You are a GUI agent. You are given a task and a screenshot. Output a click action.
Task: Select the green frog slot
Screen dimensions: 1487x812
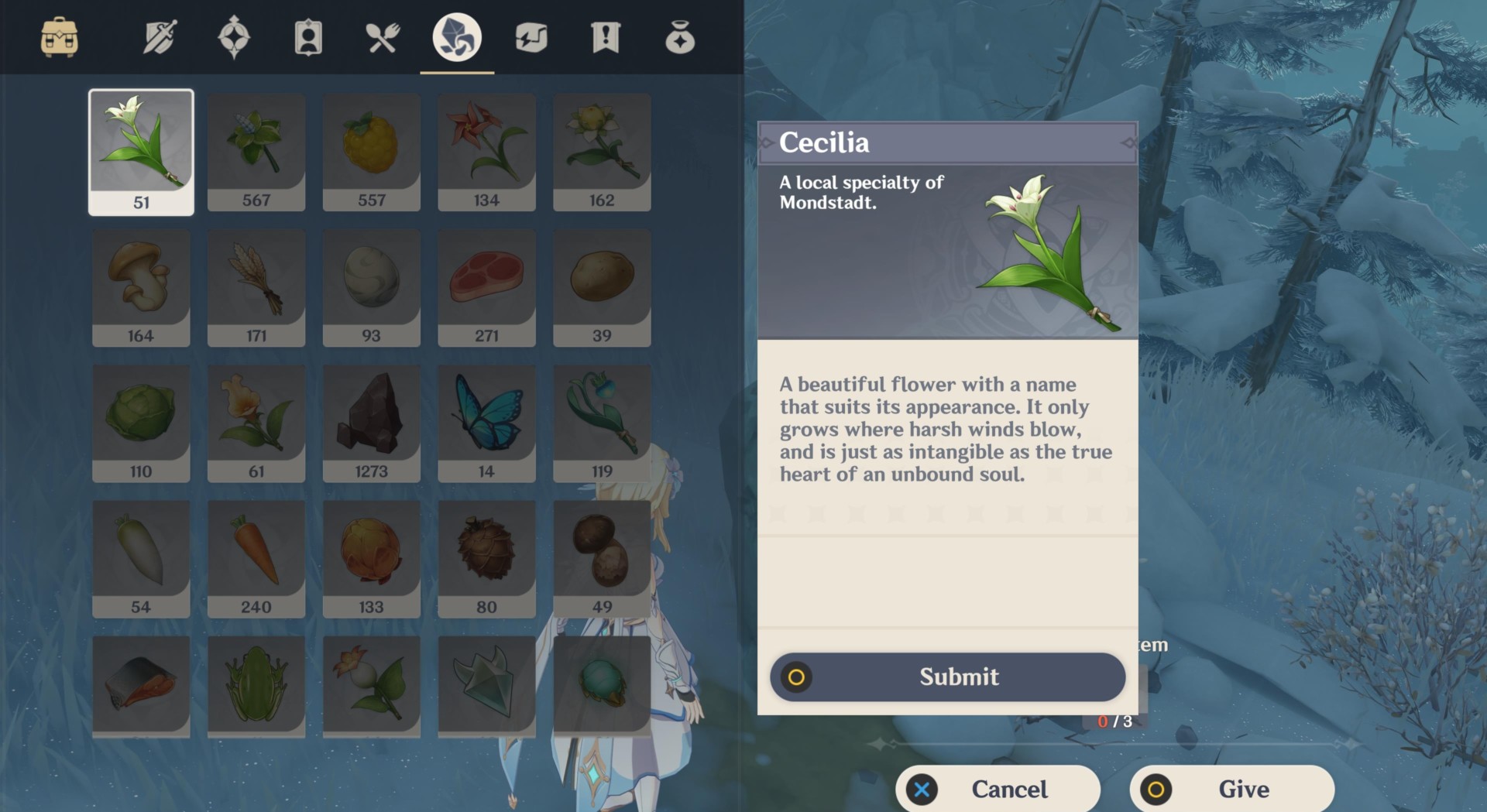(256, 685)
